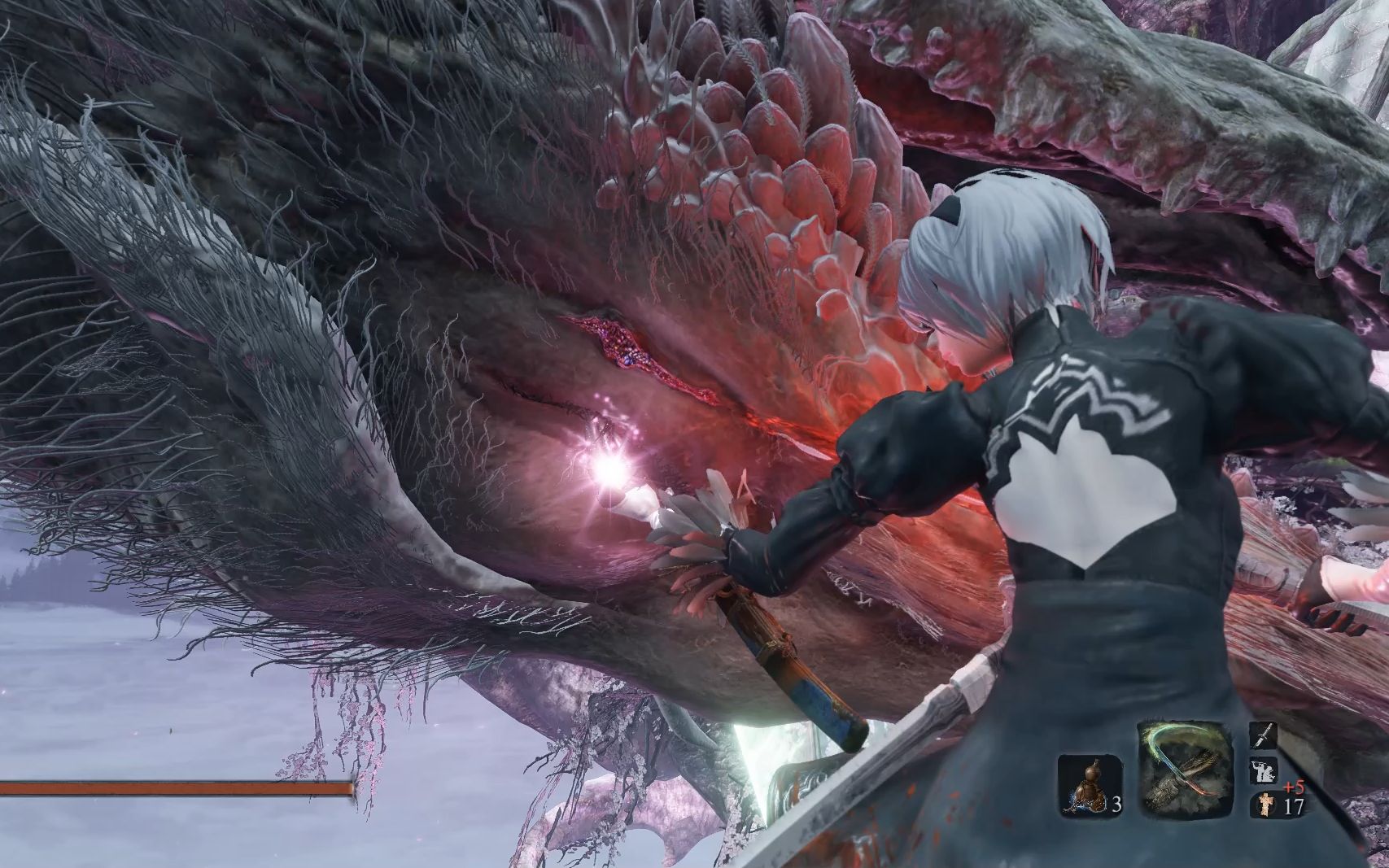Click the sword combat art icon

point(1262,737)
